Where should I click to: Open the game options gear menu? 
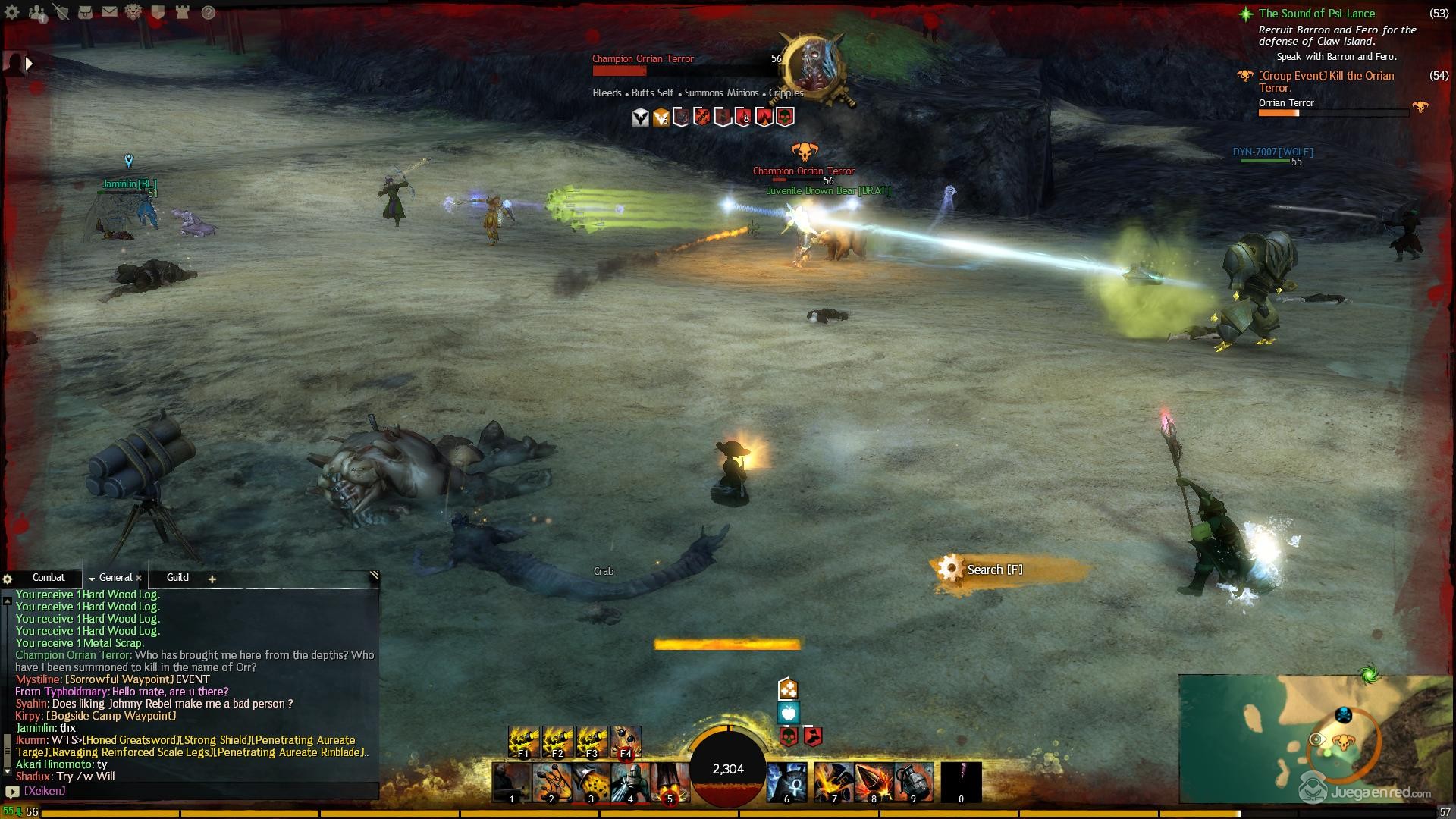(x=12, y=12)
